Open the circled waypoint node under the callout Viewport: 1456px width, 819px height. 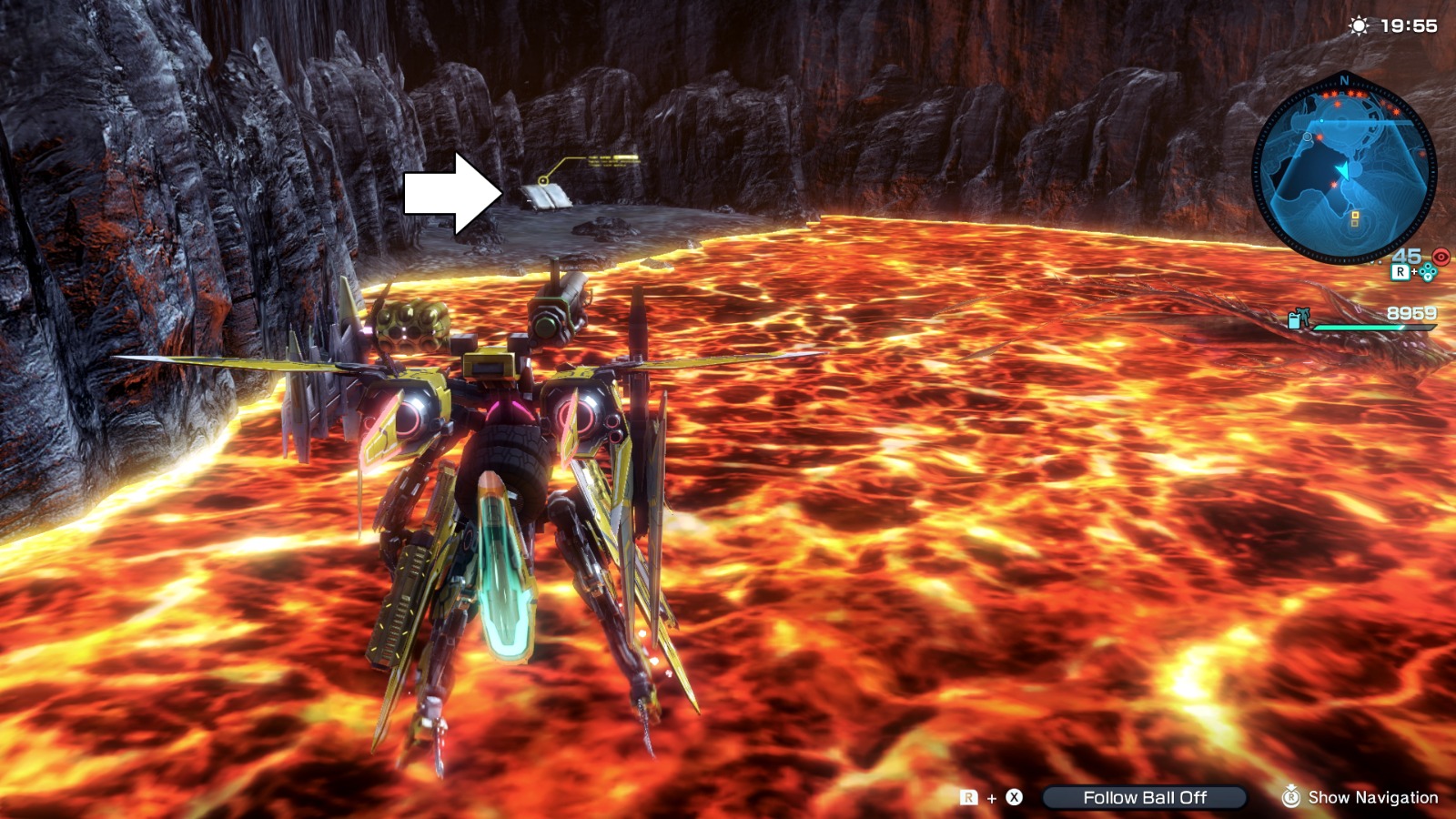(543, 180)
